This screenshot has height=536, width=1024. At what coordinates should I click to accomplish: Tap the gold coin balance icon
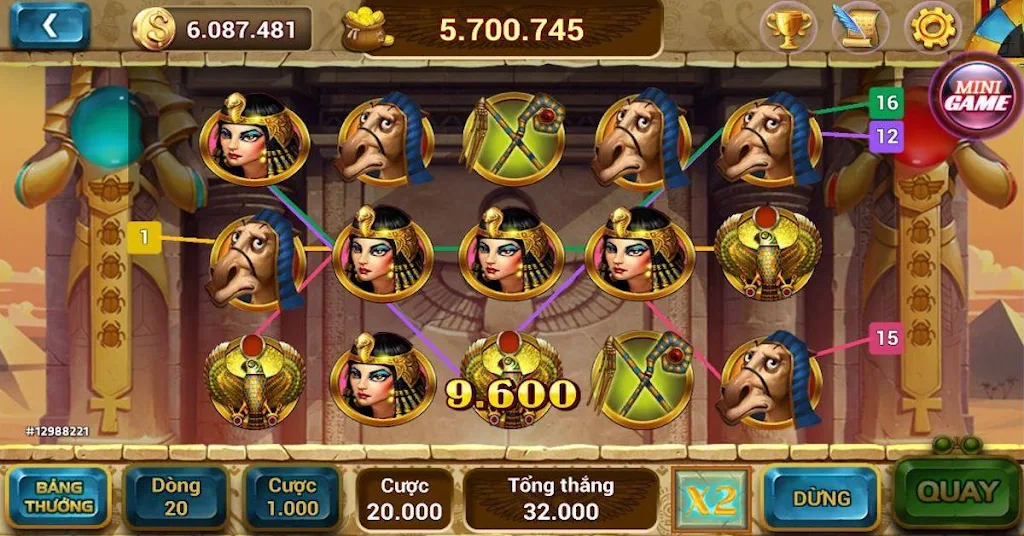[154, 29]
